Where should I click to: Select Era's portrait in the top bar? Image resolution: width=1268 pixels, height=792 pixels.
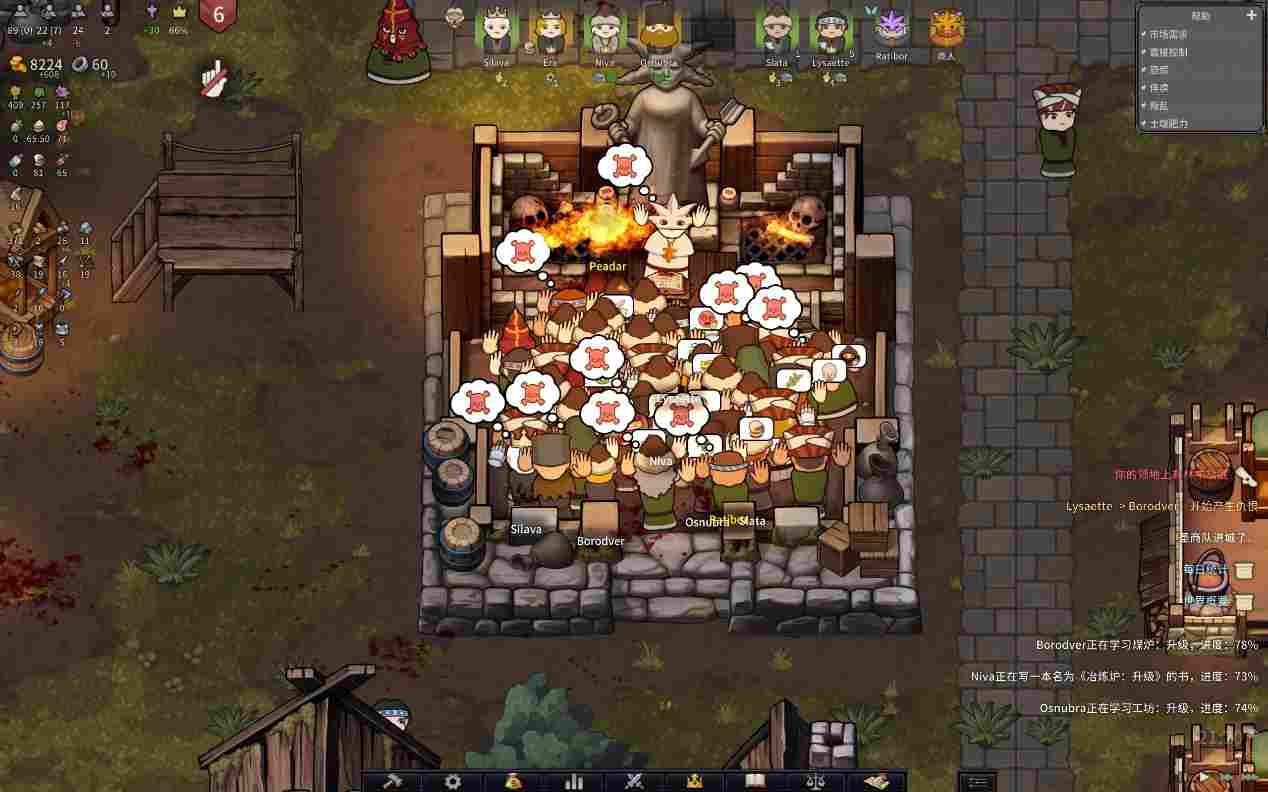click(x=550, y=32)
